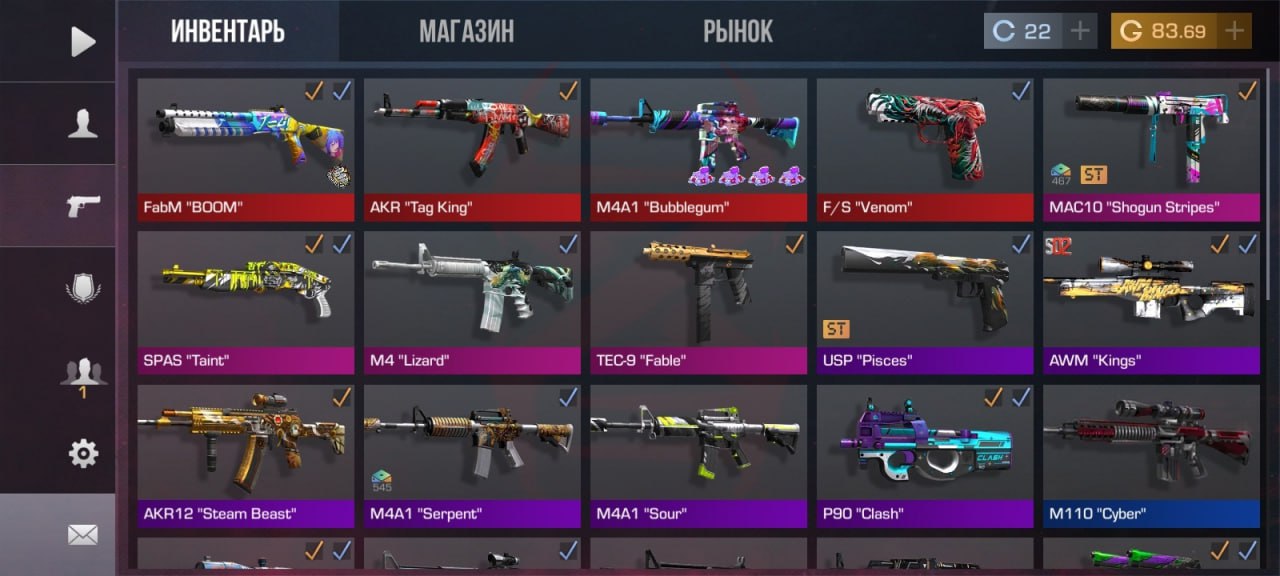Open the player profile icon

83,123
